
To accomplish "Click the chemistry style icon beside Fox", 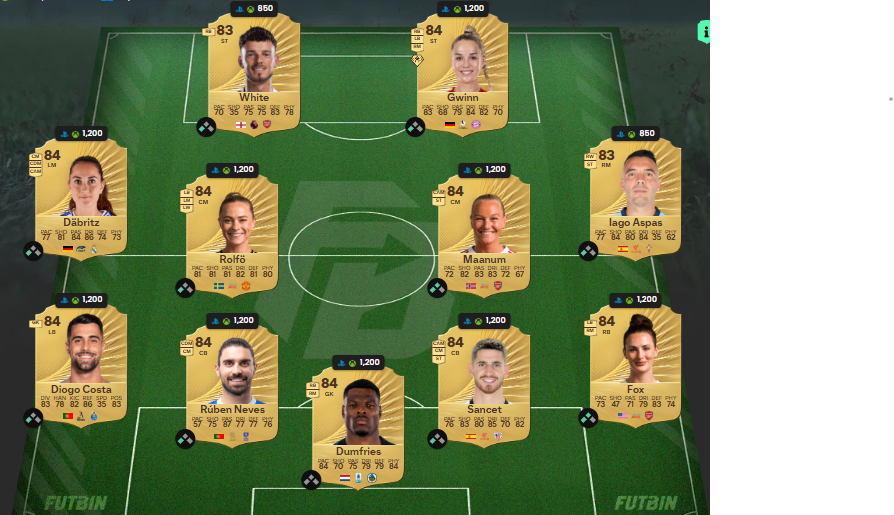I will (588, 418).
